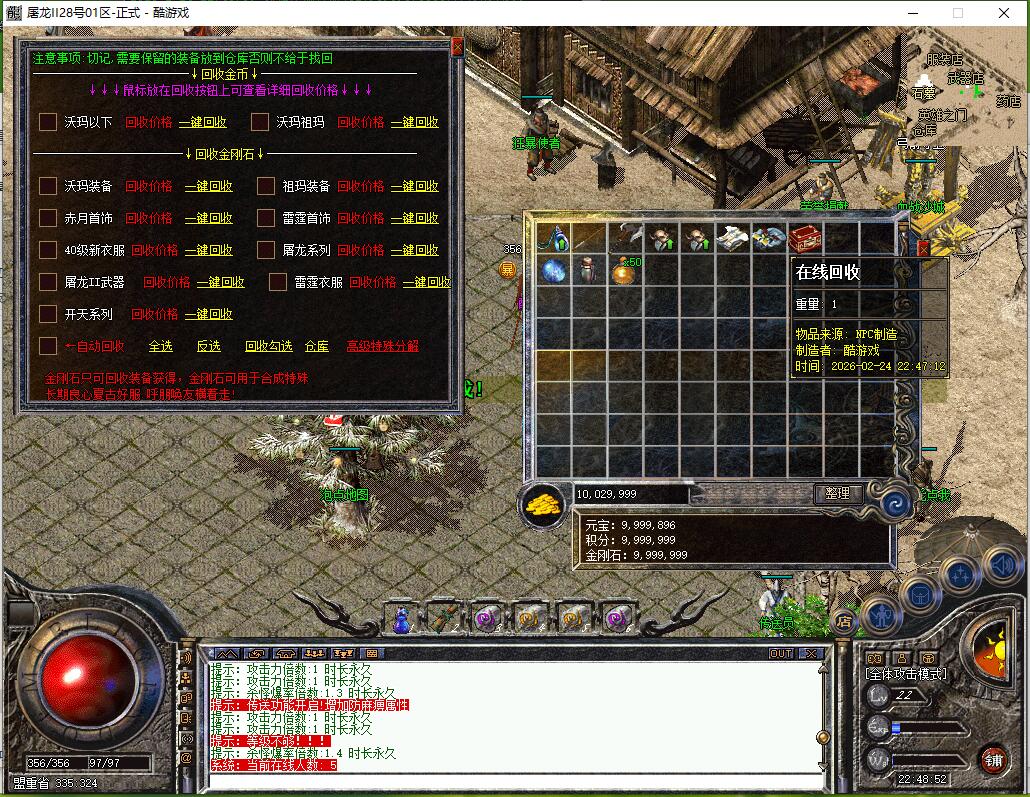The height and width of the screenshot is (797, 1030).
Task: Open 高级特殊分解
Action: coord(382,346)
